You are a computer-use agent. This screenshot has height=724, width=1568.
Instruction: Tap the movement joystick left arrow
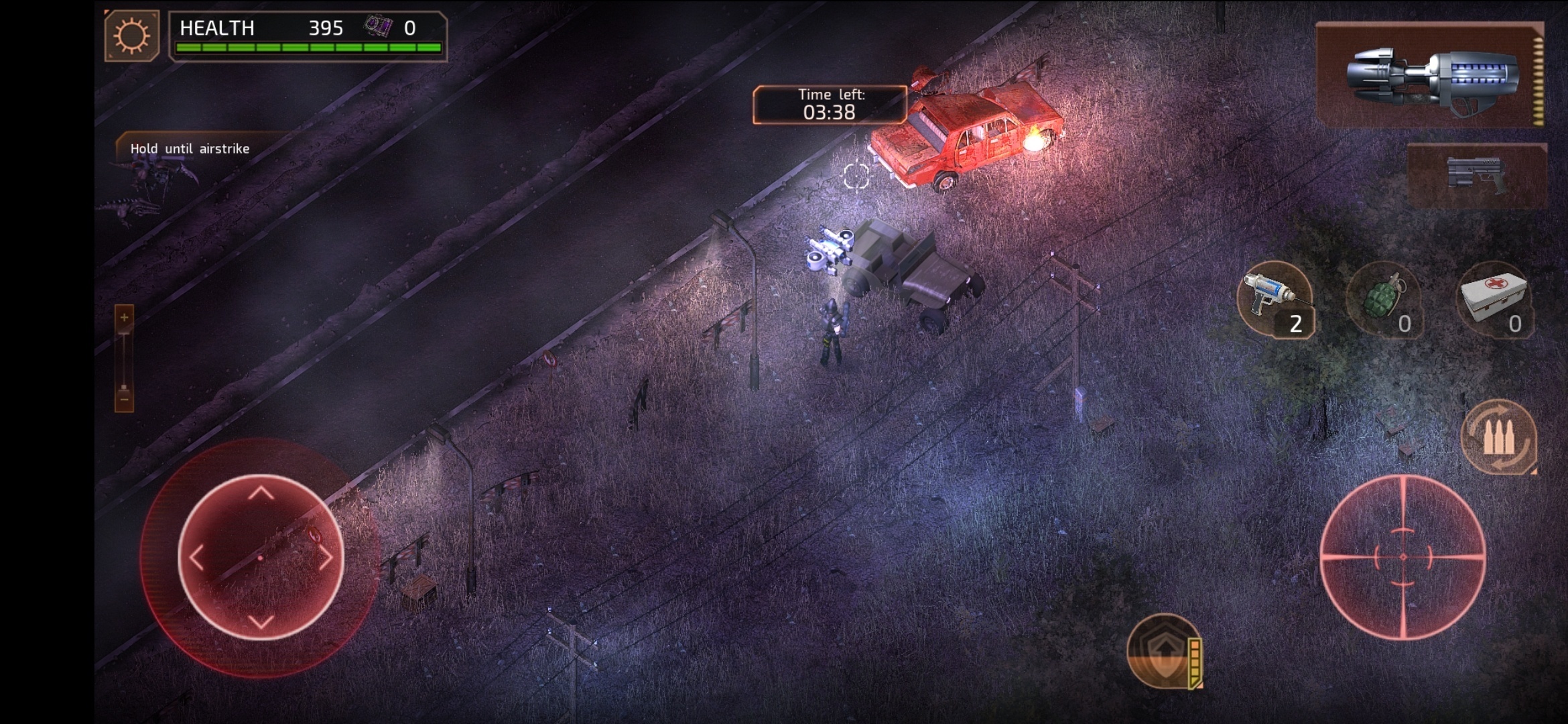point(197,558)
